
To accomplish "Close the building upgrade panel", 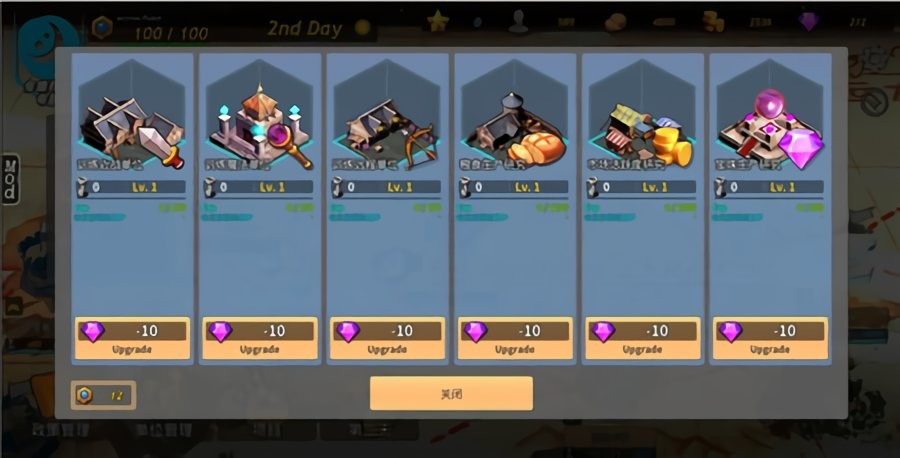I will [451, 393].
